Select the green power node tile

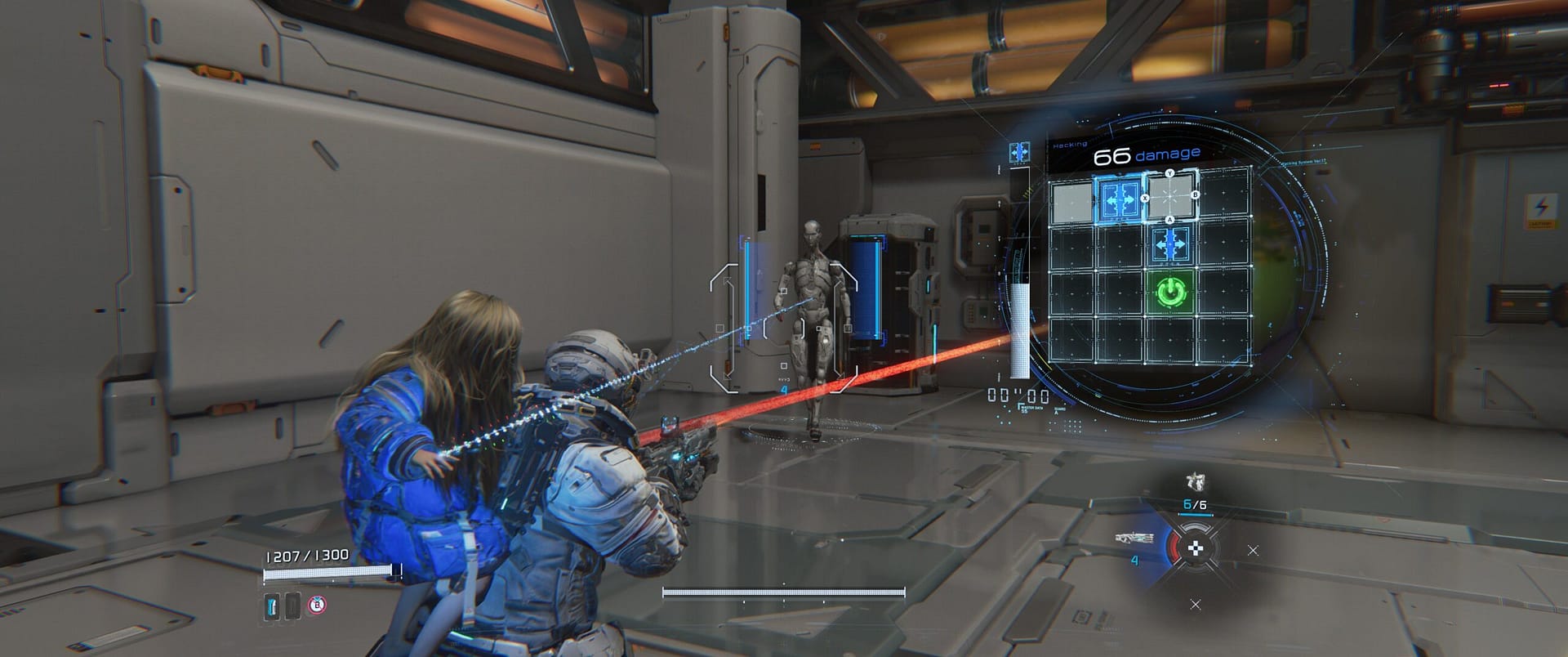(x=1170, y=291)
